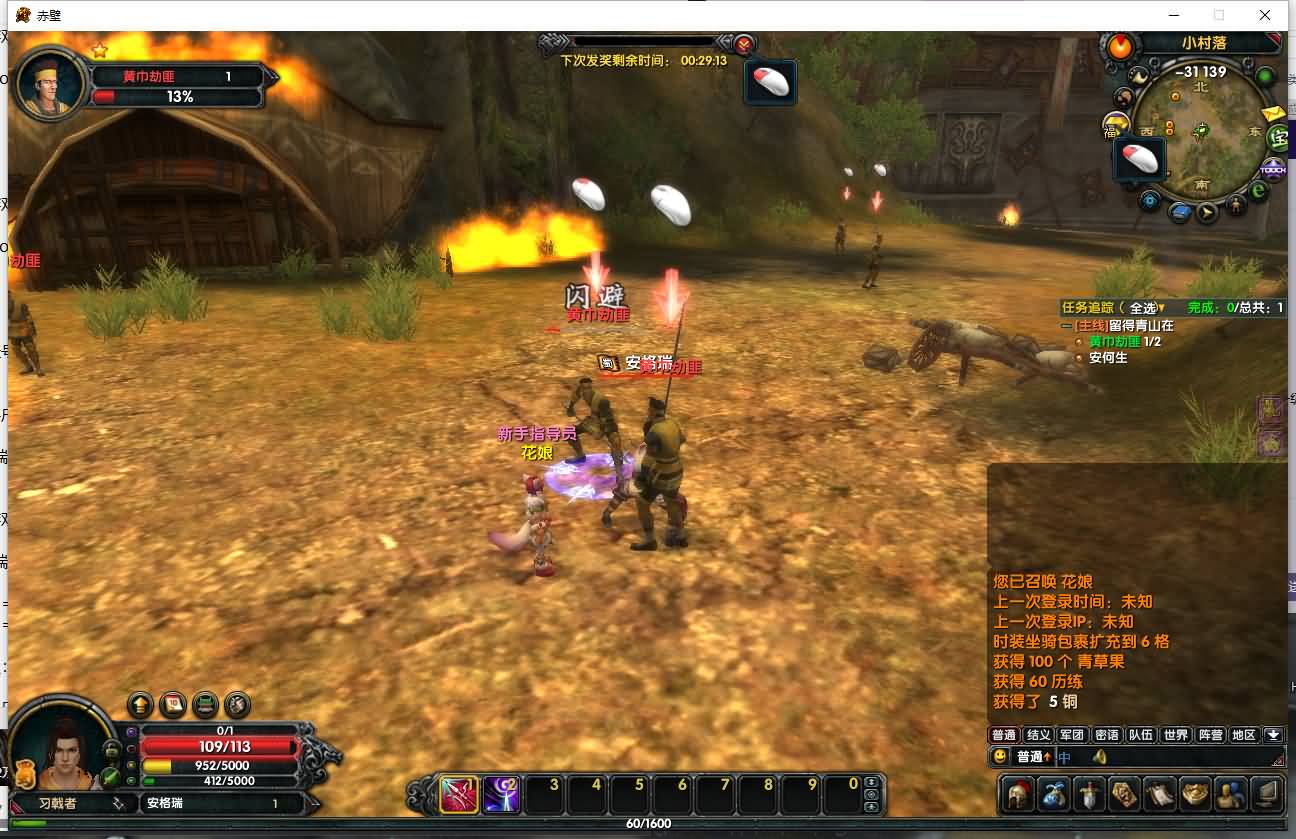Open the 密语 whisper chat tab
The image size is (1296, 839).
(1107, 735)
